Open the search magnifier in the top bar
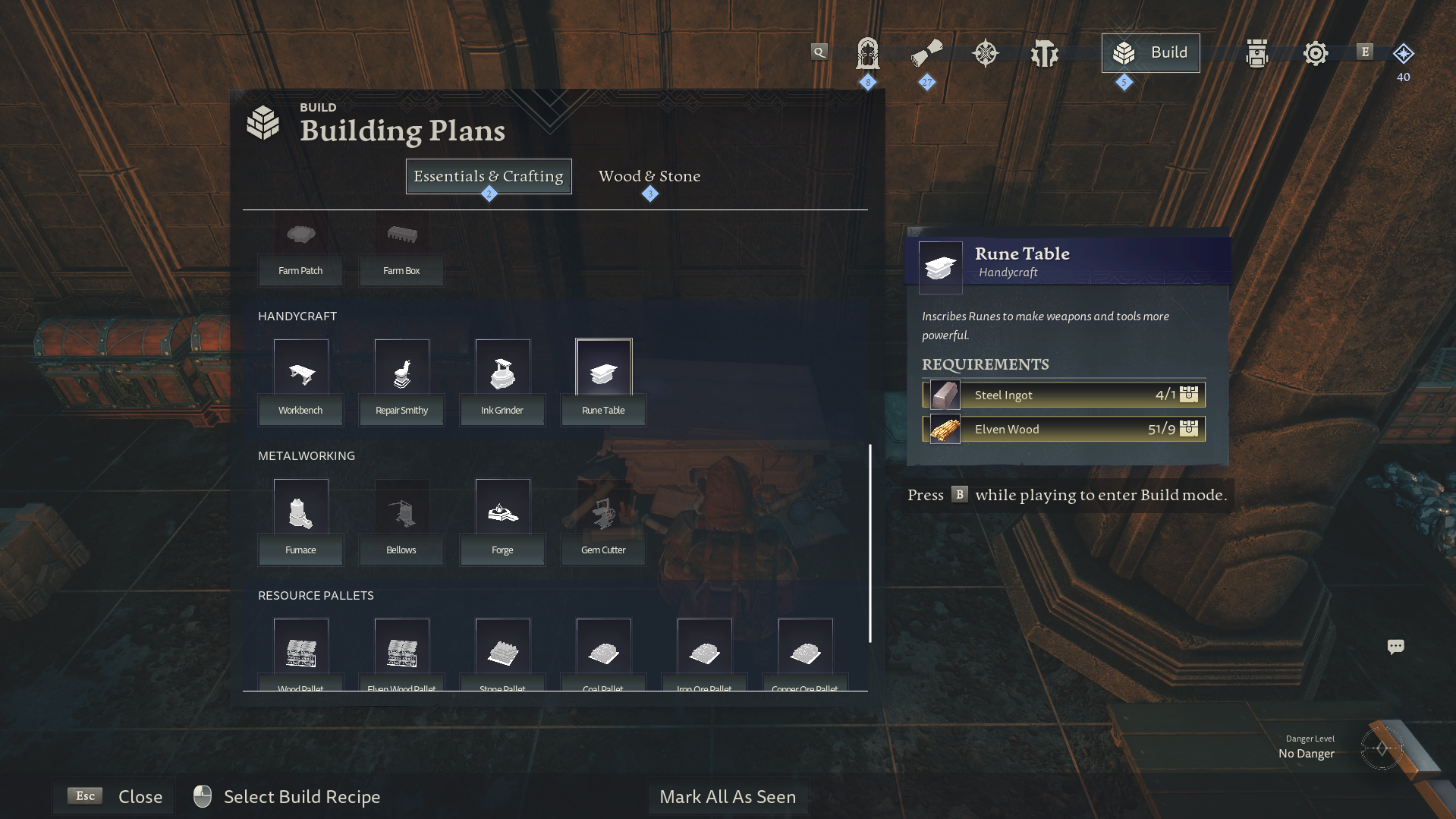The image size is (1456, 819). [819, 52]
